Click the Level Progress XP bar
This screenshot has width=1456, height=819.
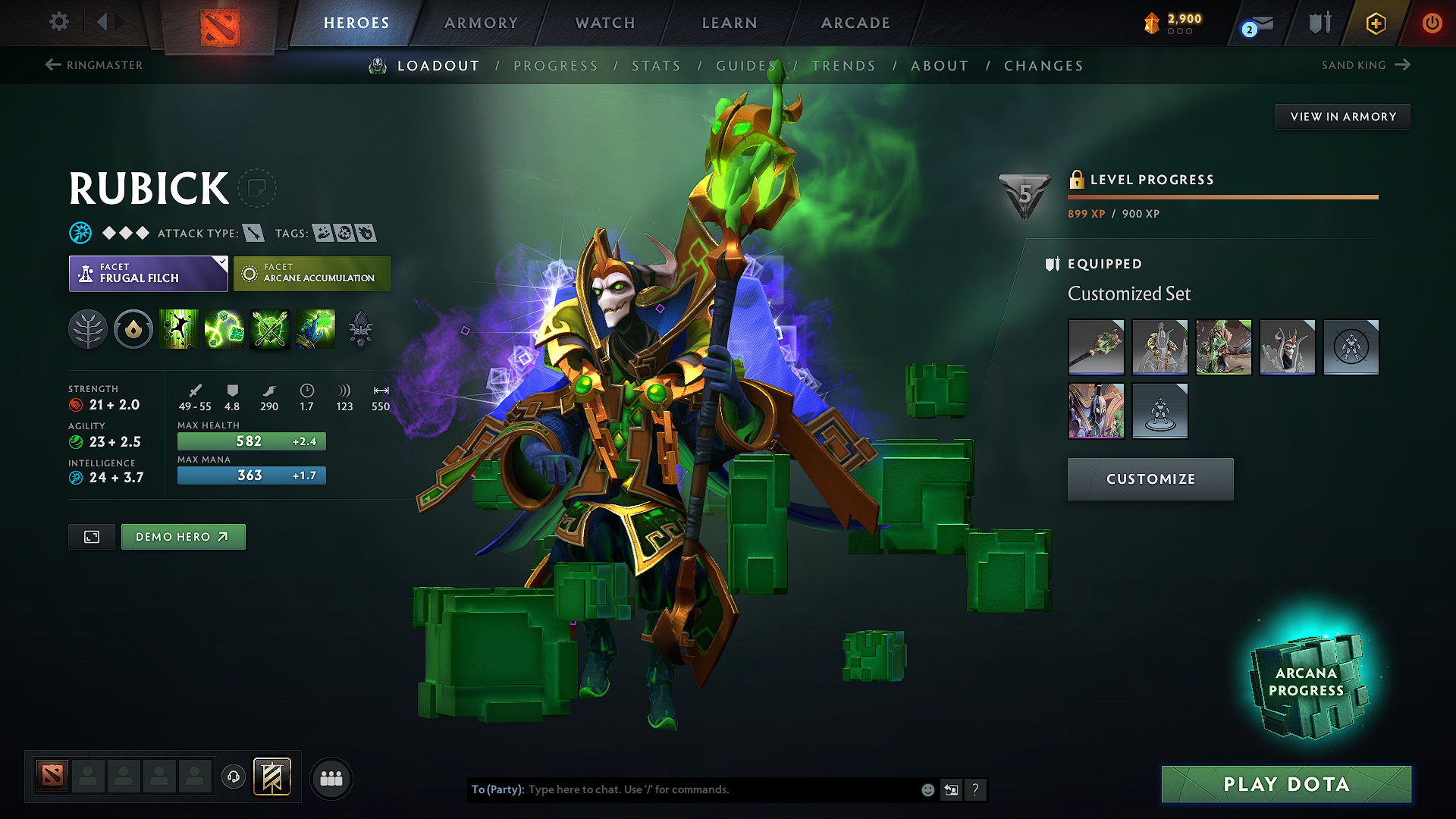1222,197
